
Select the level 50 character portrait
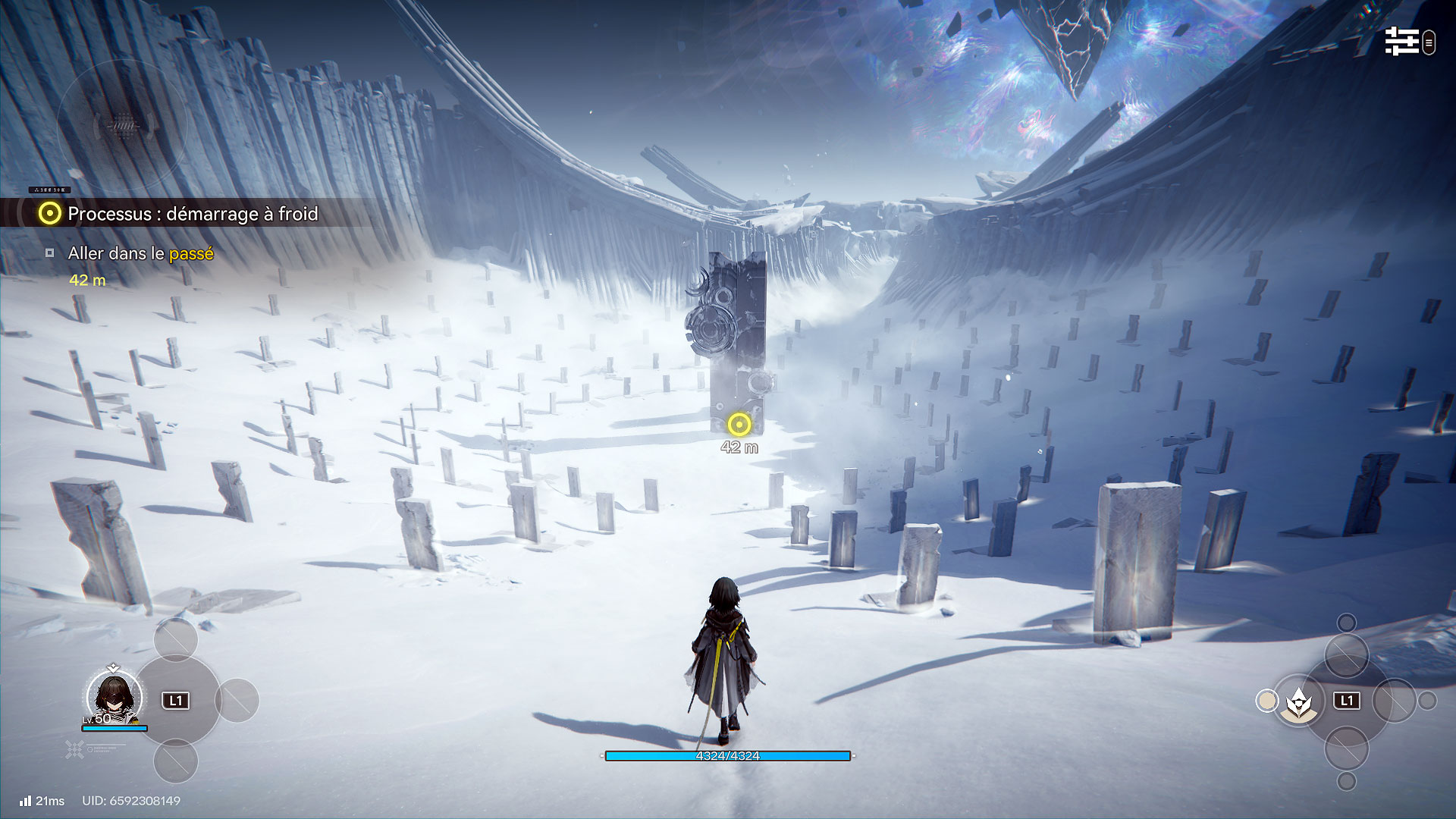pos(114,696)
